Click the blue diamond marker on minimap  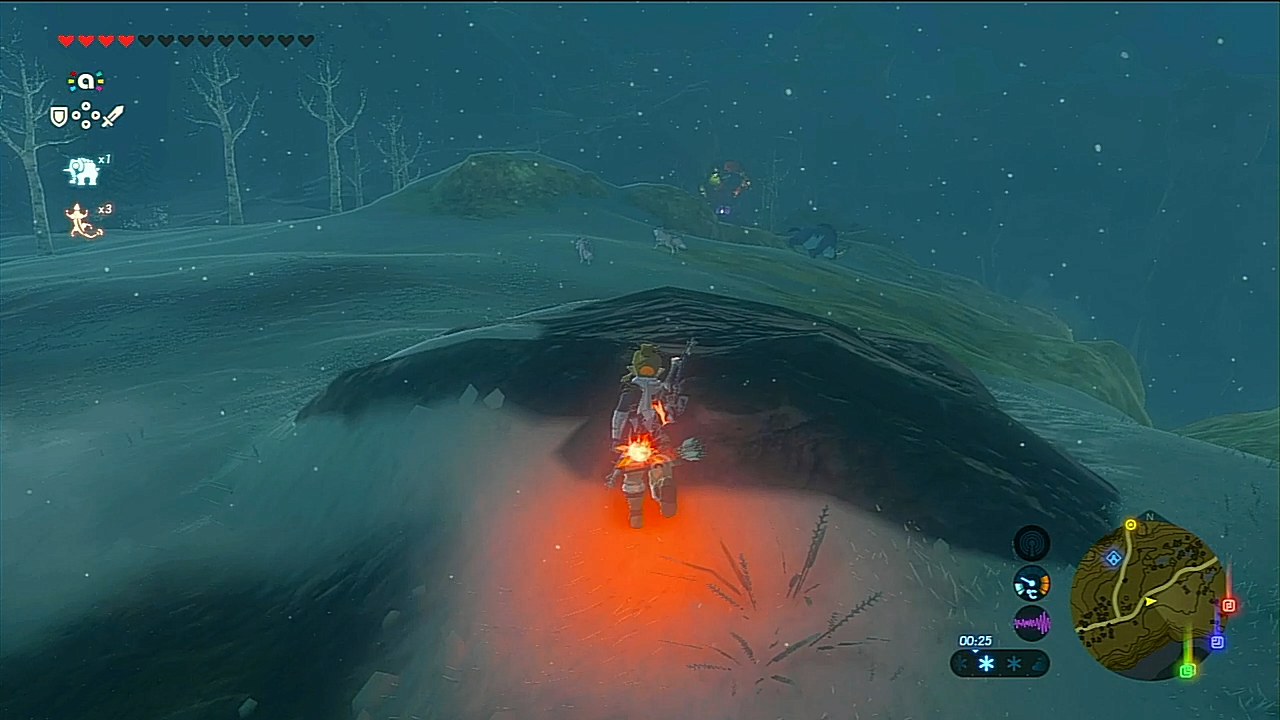(1113, 558)
